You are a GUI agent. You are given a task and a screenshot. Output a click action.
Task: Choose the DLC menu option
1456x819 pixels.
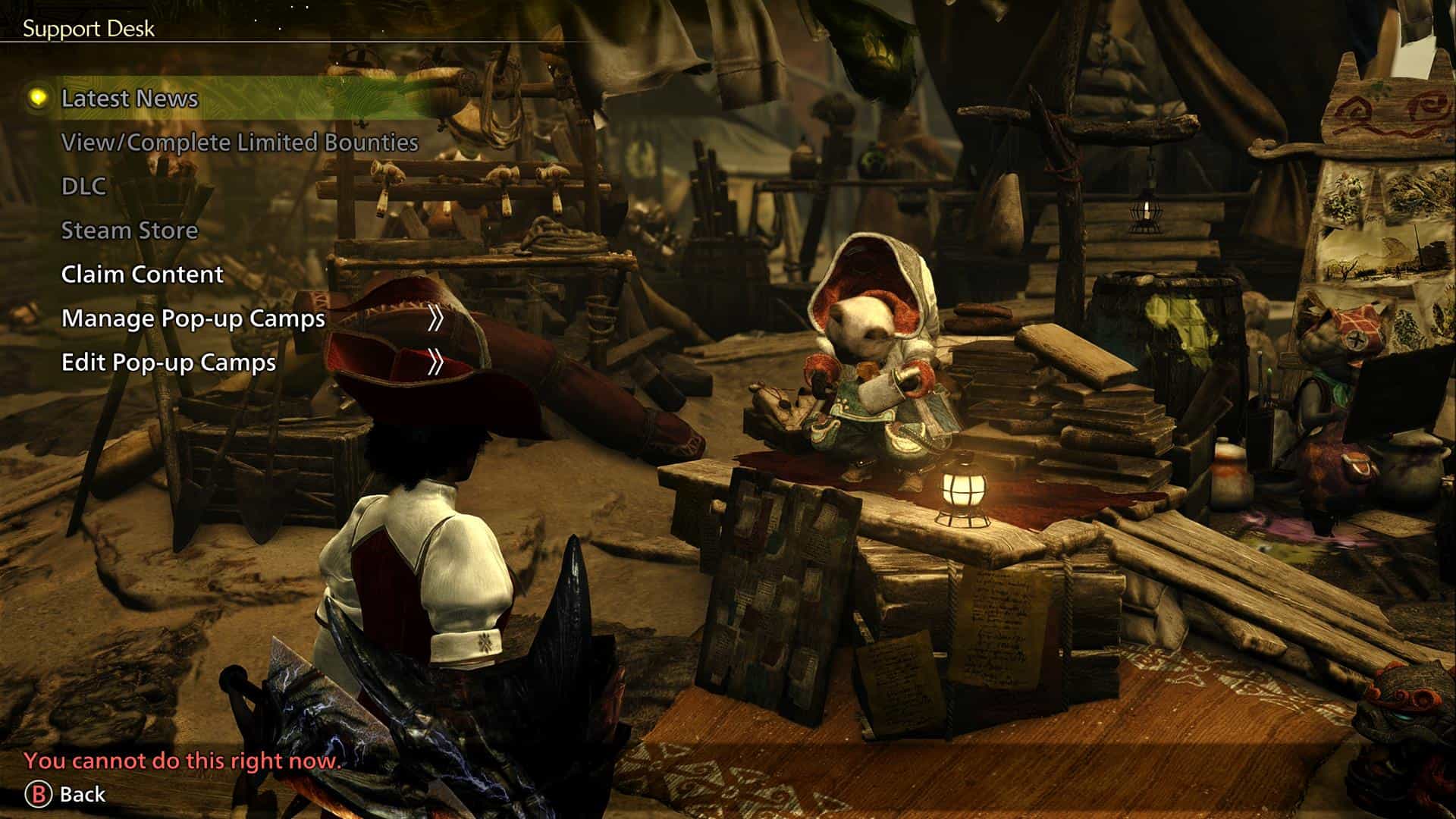coord(83,187)
